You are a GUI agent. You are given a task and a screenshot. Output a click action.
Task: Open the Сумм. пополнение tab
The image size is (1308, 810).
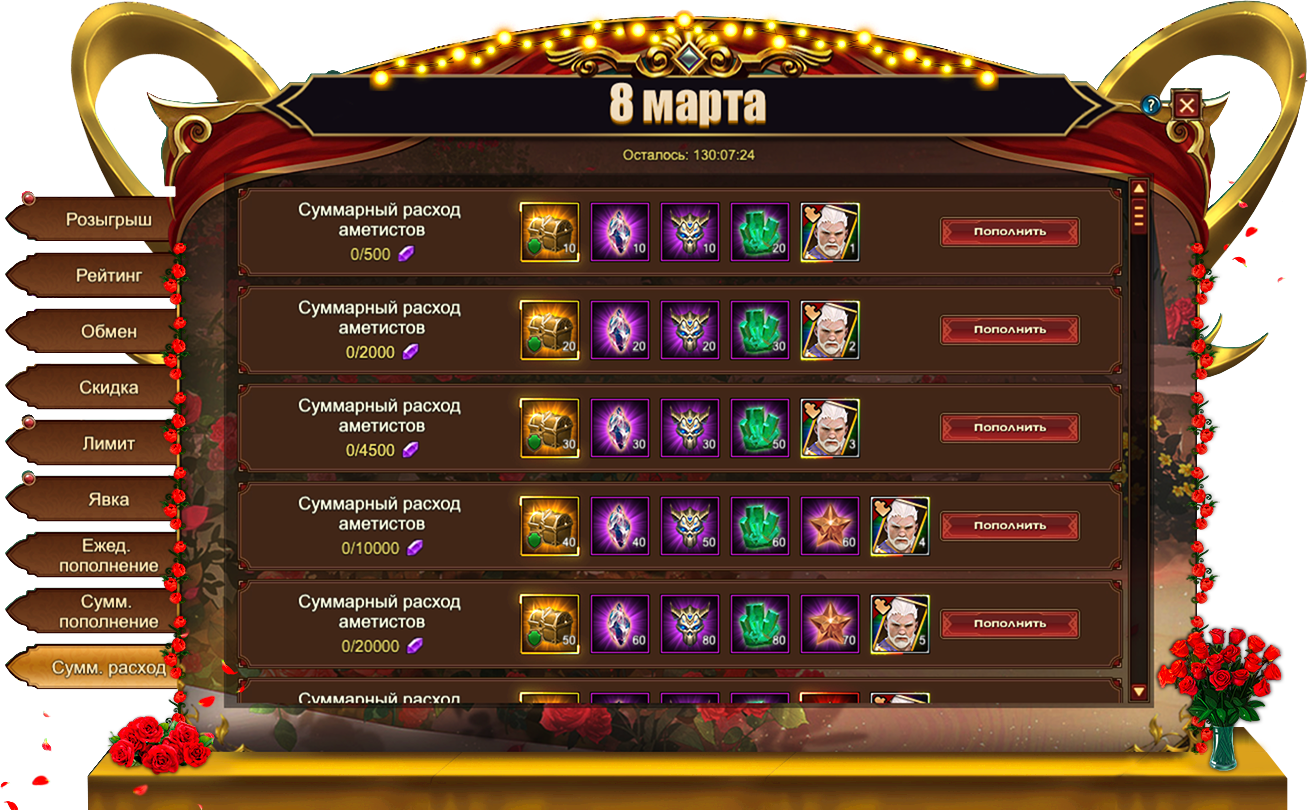[108, 611]
